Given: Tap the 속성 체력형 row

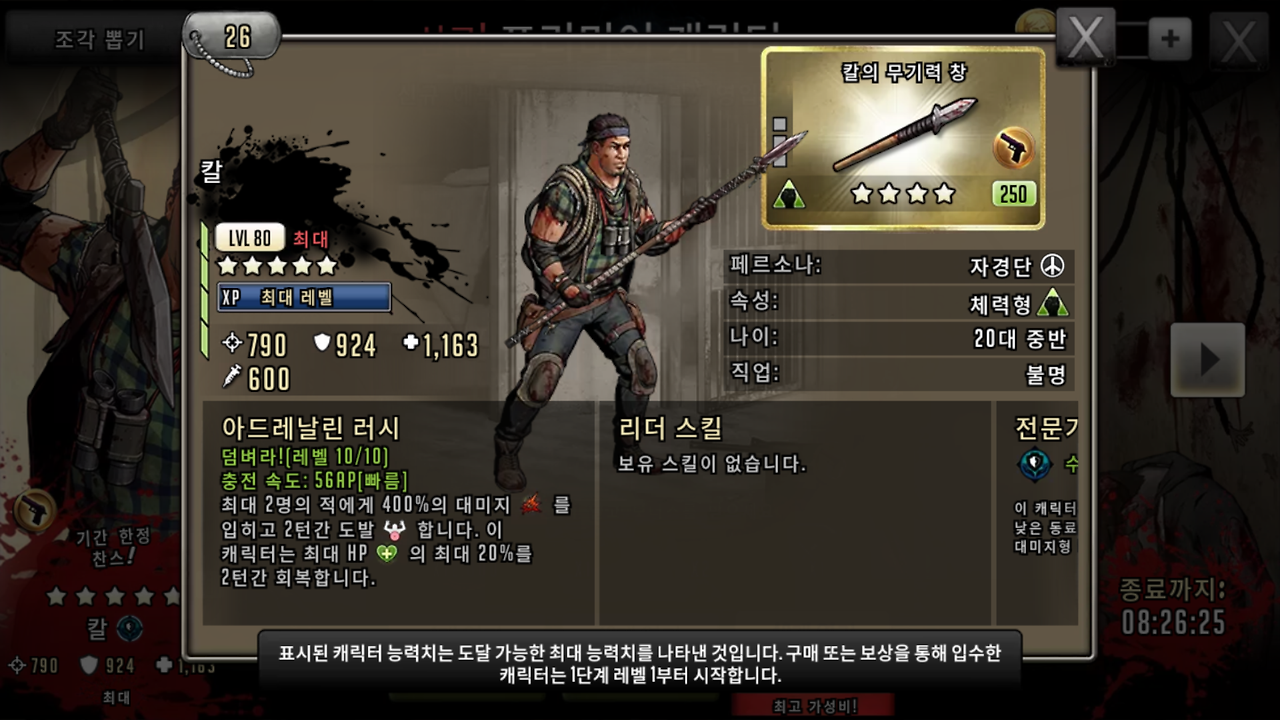Looking at the screenshot, I should [x=899, y=302].
